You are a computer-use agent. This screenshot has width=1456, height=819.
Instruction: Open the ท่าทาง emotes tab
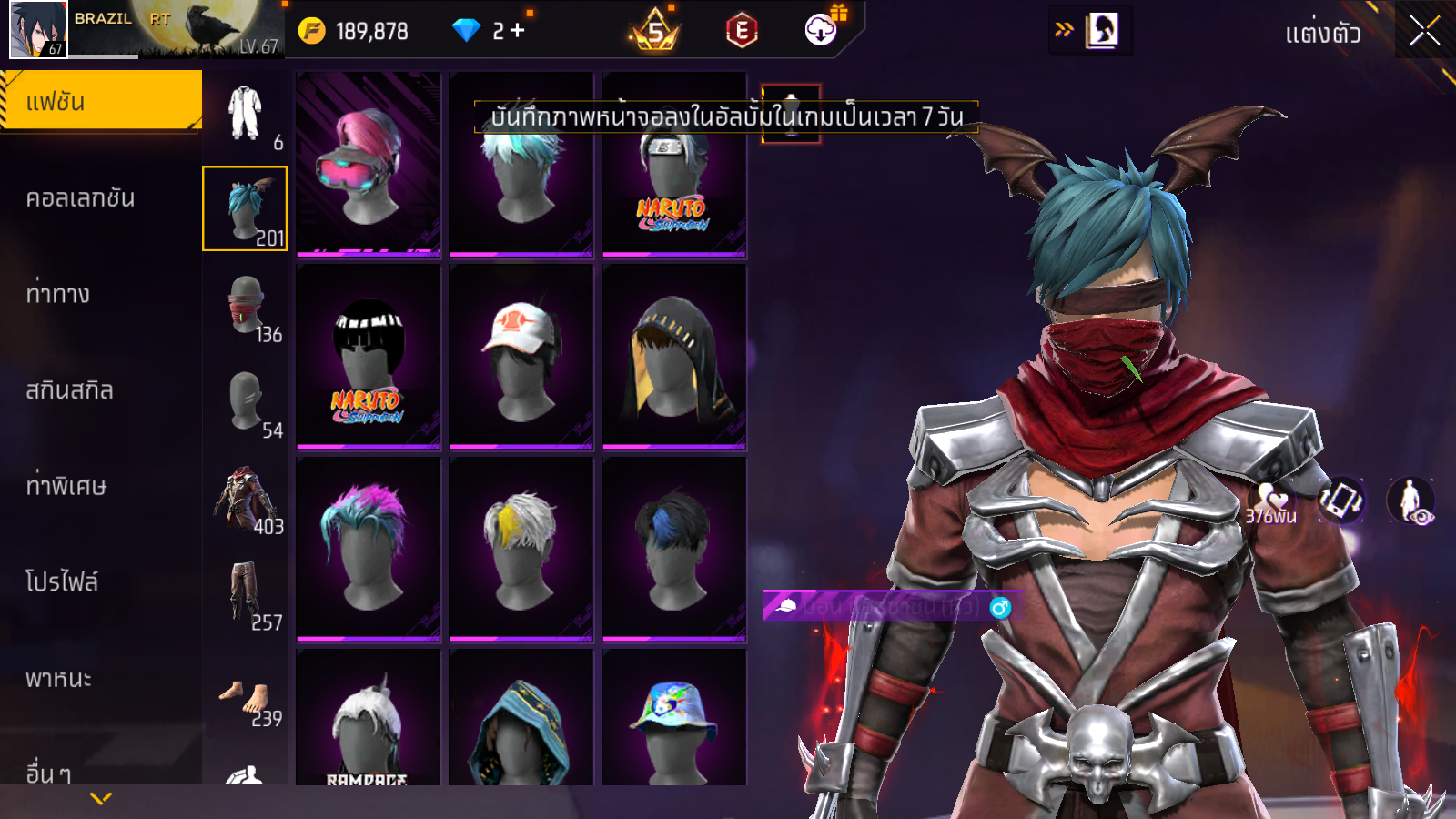pos(58,294)
